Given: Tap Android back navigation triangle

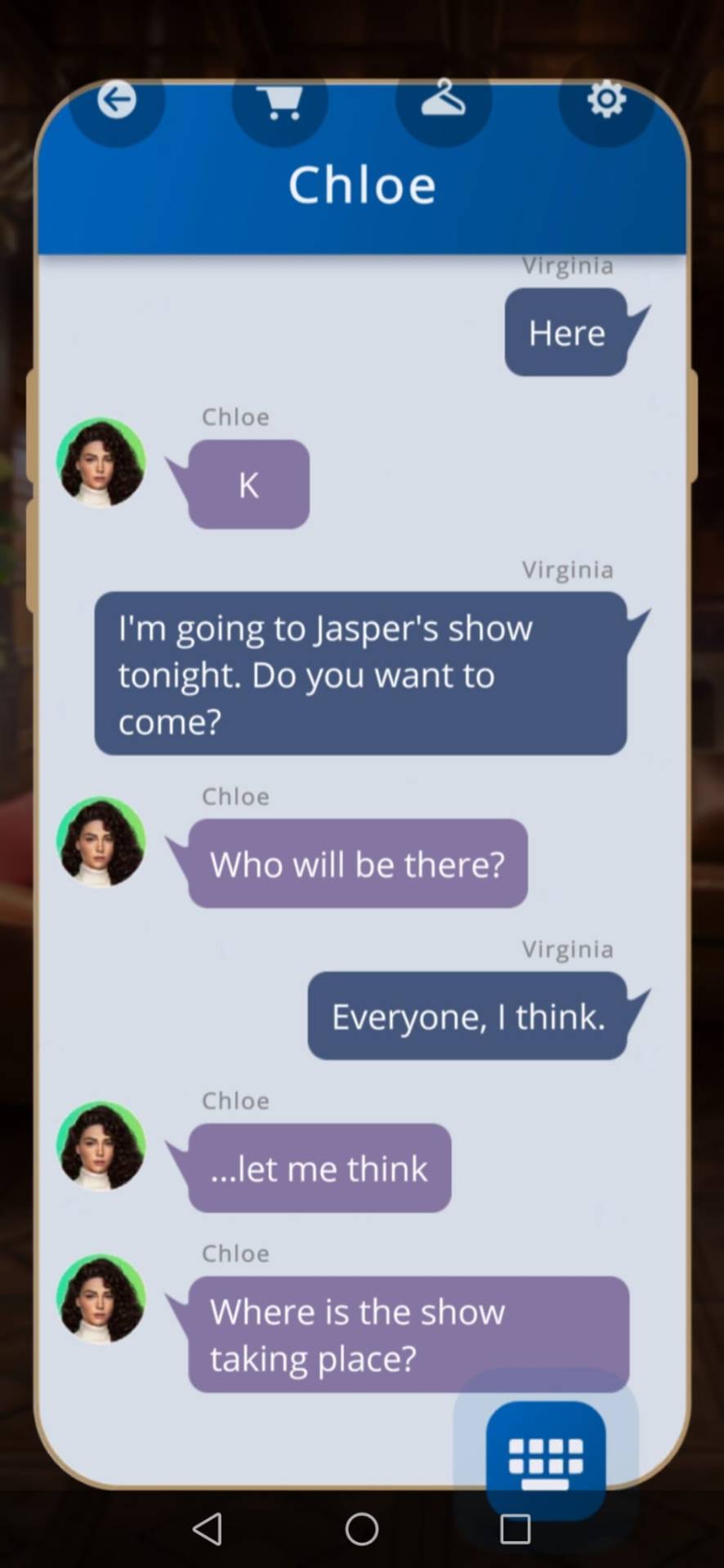Looking at the screenshot, I should click(208, 1529).
